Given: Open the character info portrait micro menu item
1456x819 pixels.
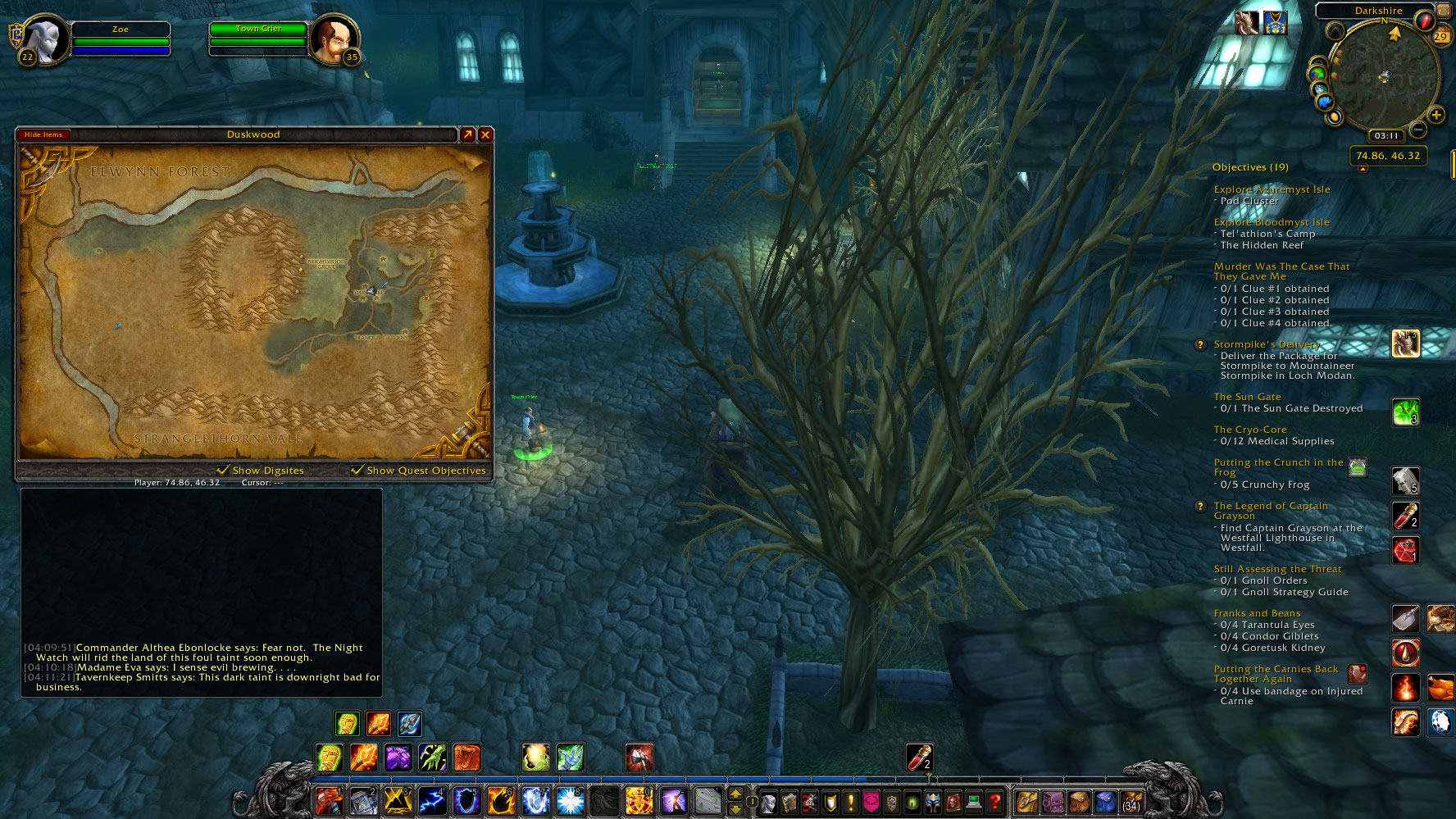Looking at the screenshot, I should [769, 802].
